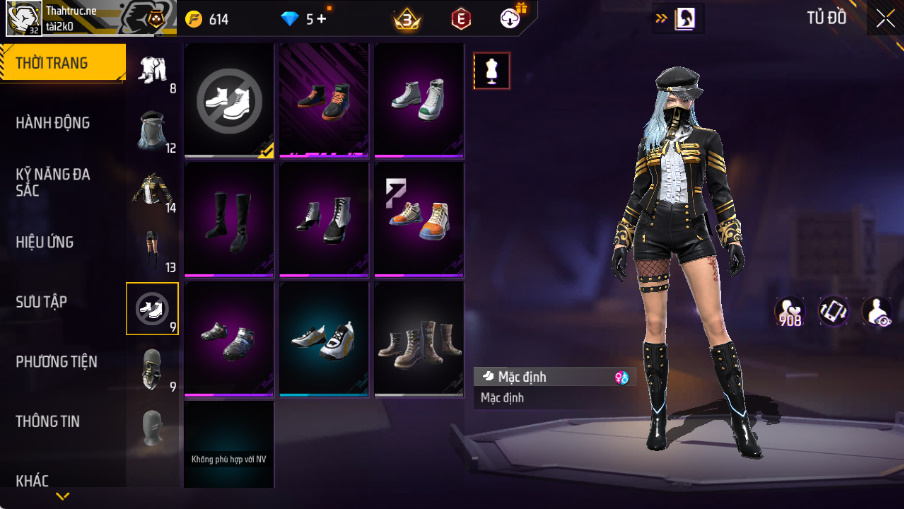Pick the tan lace-up combat boots
Screen dimensions: 904x509
pyautogui.click(x=419, y=338)
